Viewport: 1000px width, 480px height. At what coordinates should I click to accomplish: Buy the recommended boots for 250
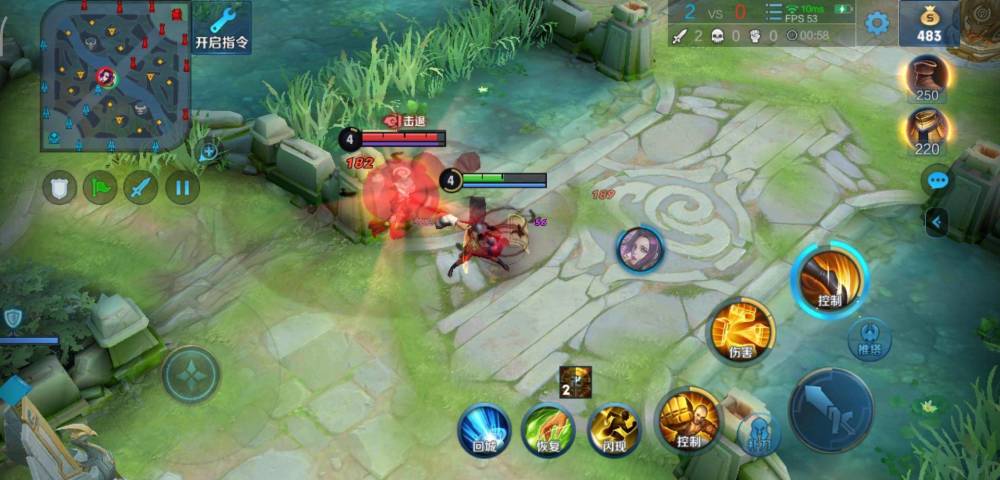(928, 77)
